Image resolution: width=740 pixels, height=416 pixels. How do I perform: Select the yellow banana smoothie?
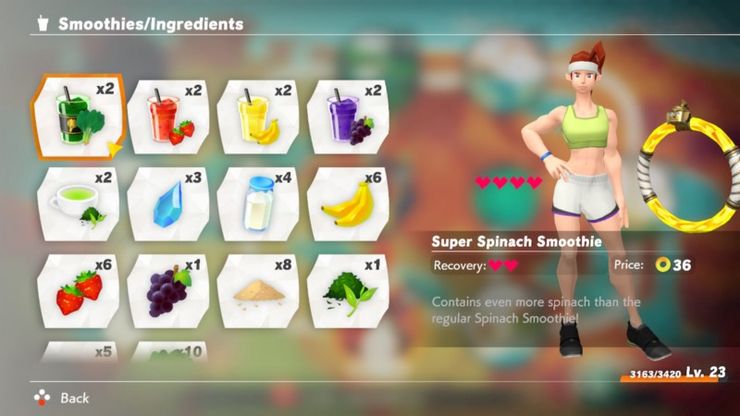click(x=257, y=116)
